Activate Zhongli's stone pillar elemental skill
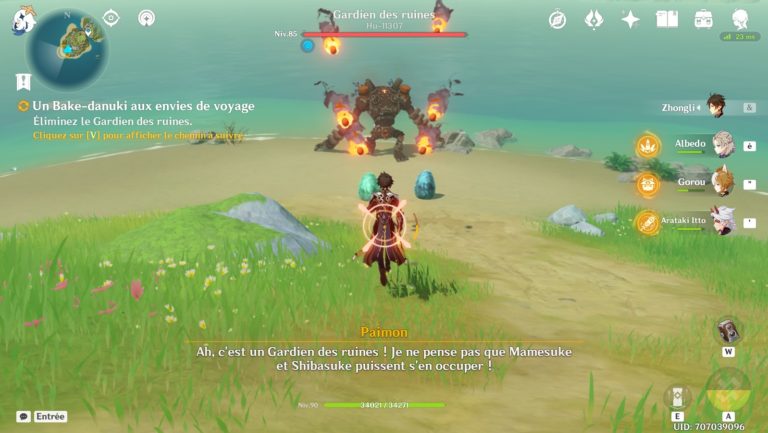This screenshot has height=433, width=768. (x=678, y=395)
